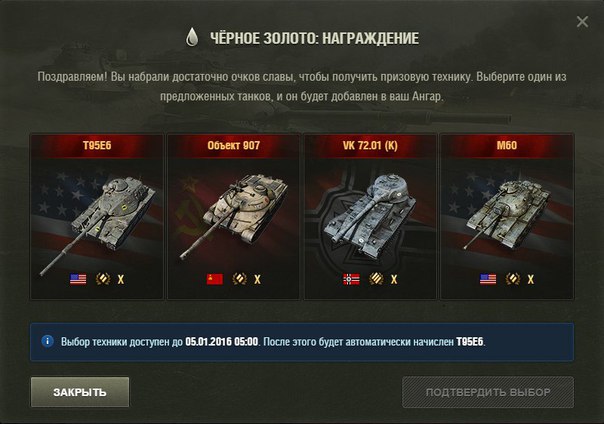Pick the VK 72.01 (K) tank card
The width and height of the screenshot is (604, 424).
370,216
